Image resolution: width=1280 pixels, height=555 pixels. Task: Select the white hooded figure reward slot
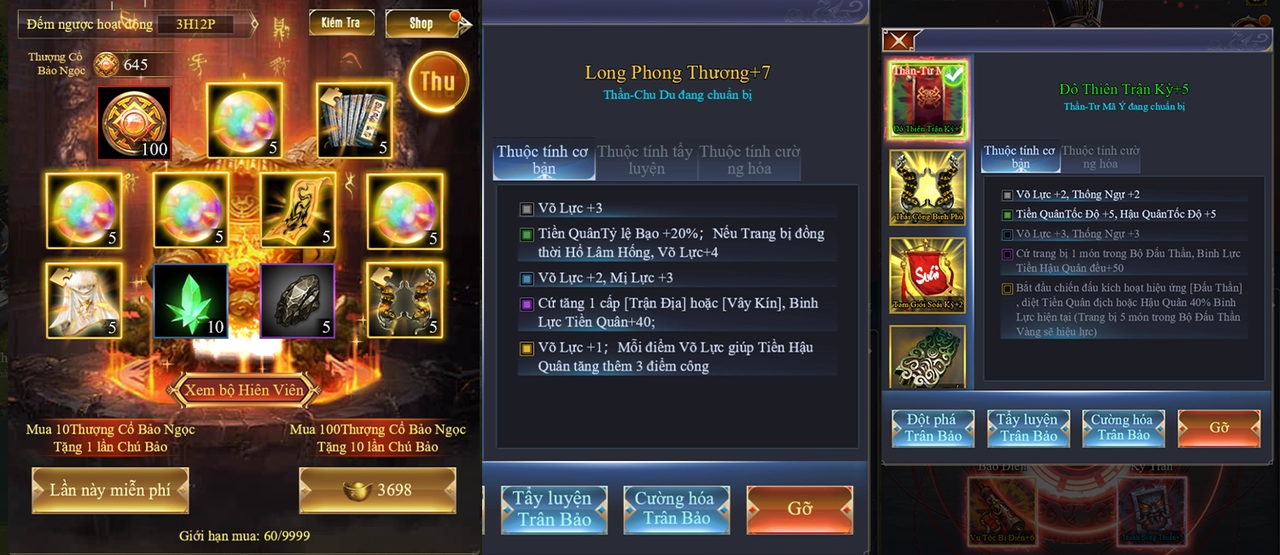pyautogui.click(x=83, y=300)
